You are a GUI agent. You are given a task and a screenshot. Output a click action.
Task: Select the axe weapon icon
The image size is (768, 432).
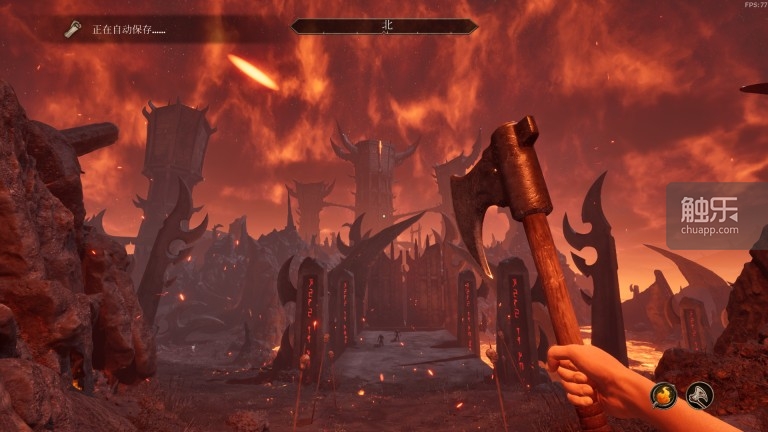tap(701, 395)
